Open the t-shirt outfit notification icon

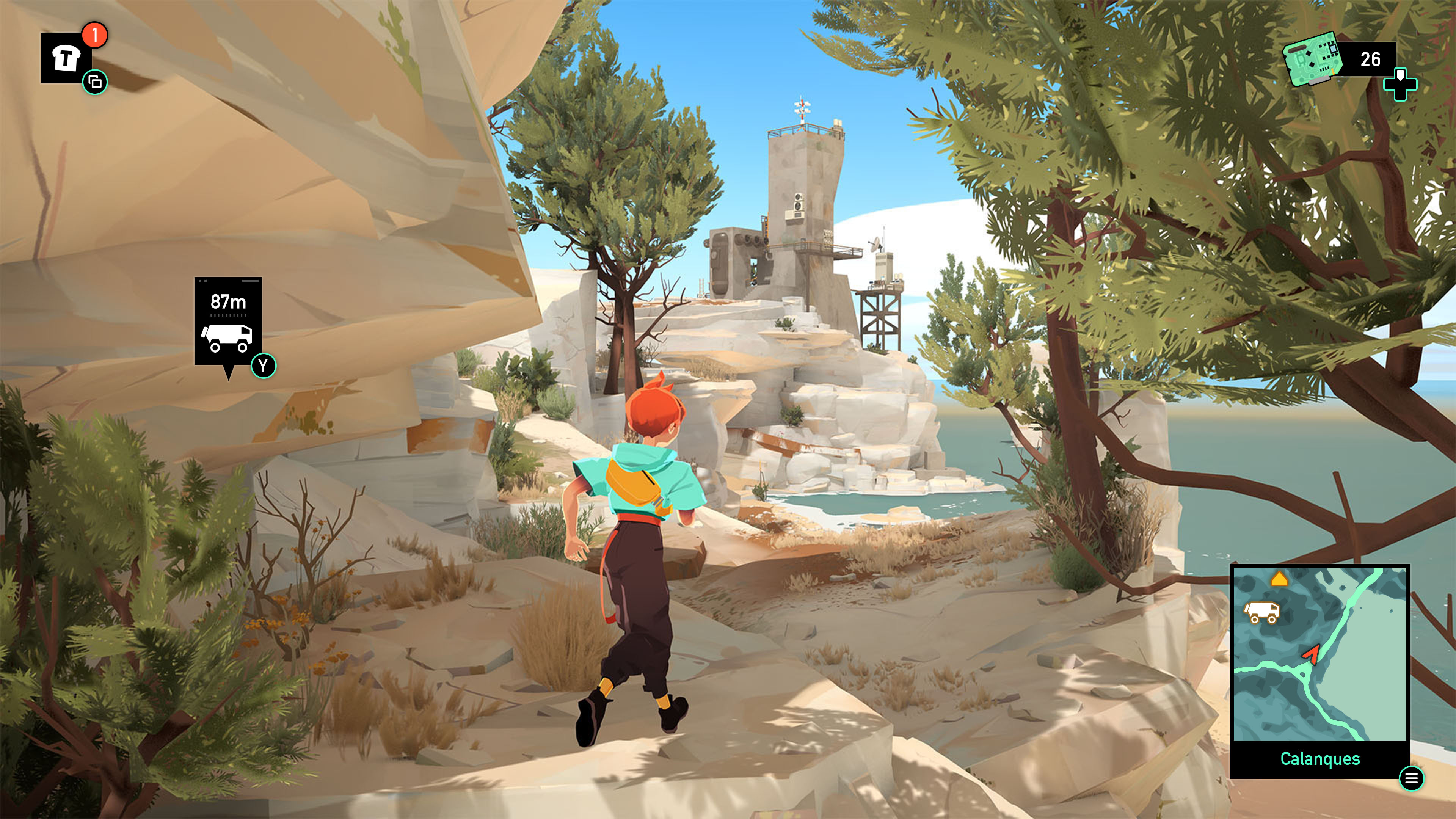click(x=66, y=58)
